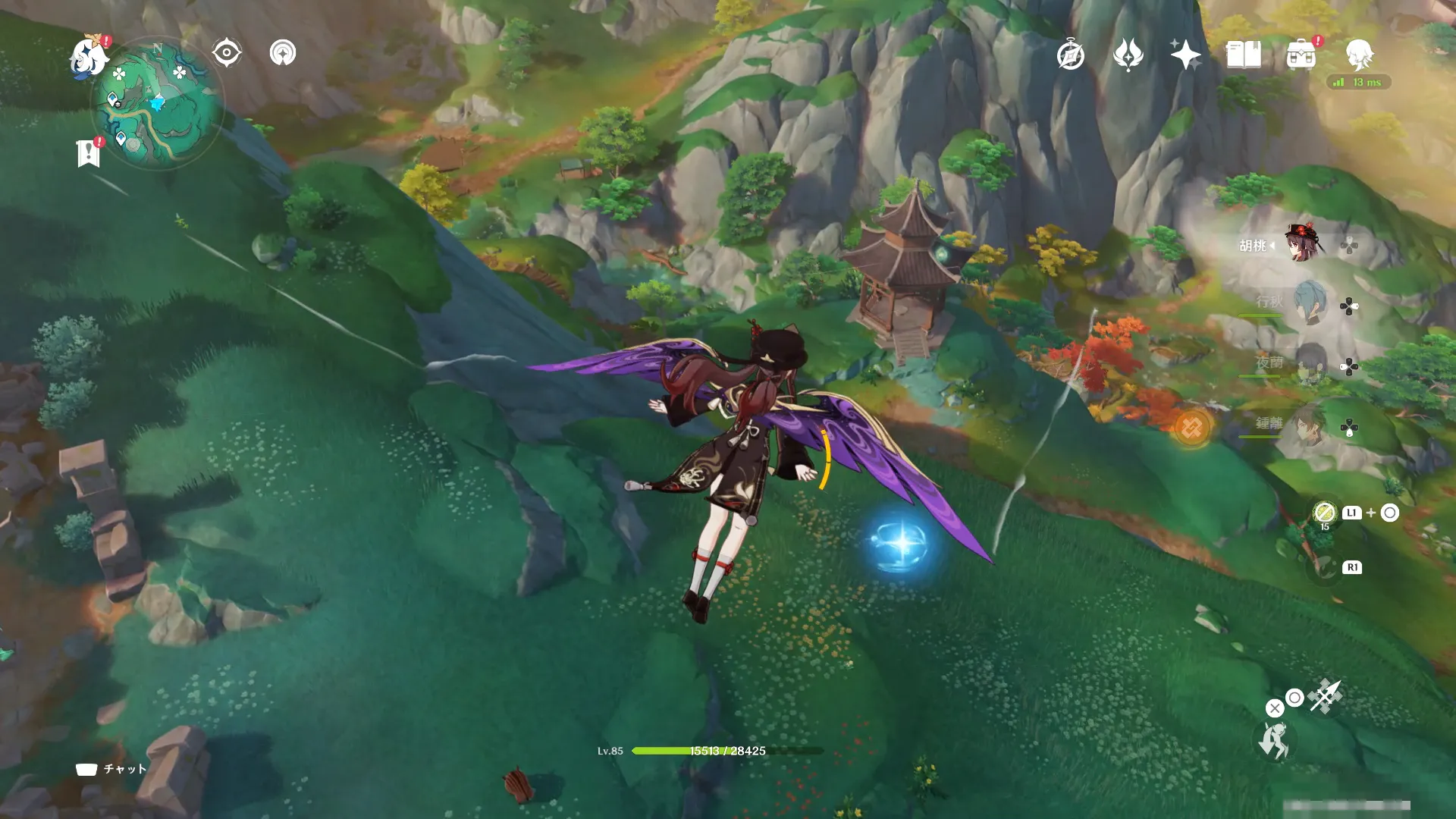Open the Paimon menu
Viewport: 1456px width, 819px height.
[89, 58]
